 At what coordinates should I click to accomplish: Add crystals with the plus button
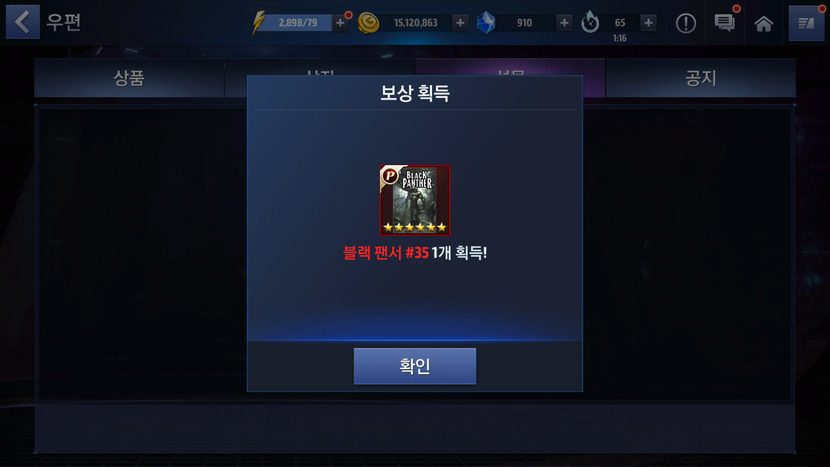click(x=564, y=22)
